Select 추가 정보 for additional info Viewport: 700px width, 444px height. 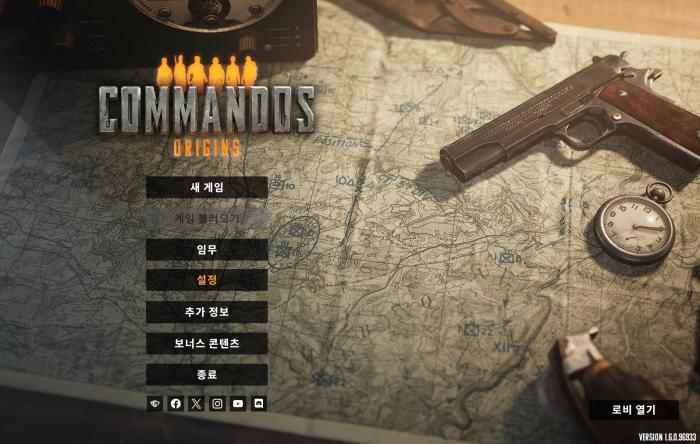(x=206, y=311)
